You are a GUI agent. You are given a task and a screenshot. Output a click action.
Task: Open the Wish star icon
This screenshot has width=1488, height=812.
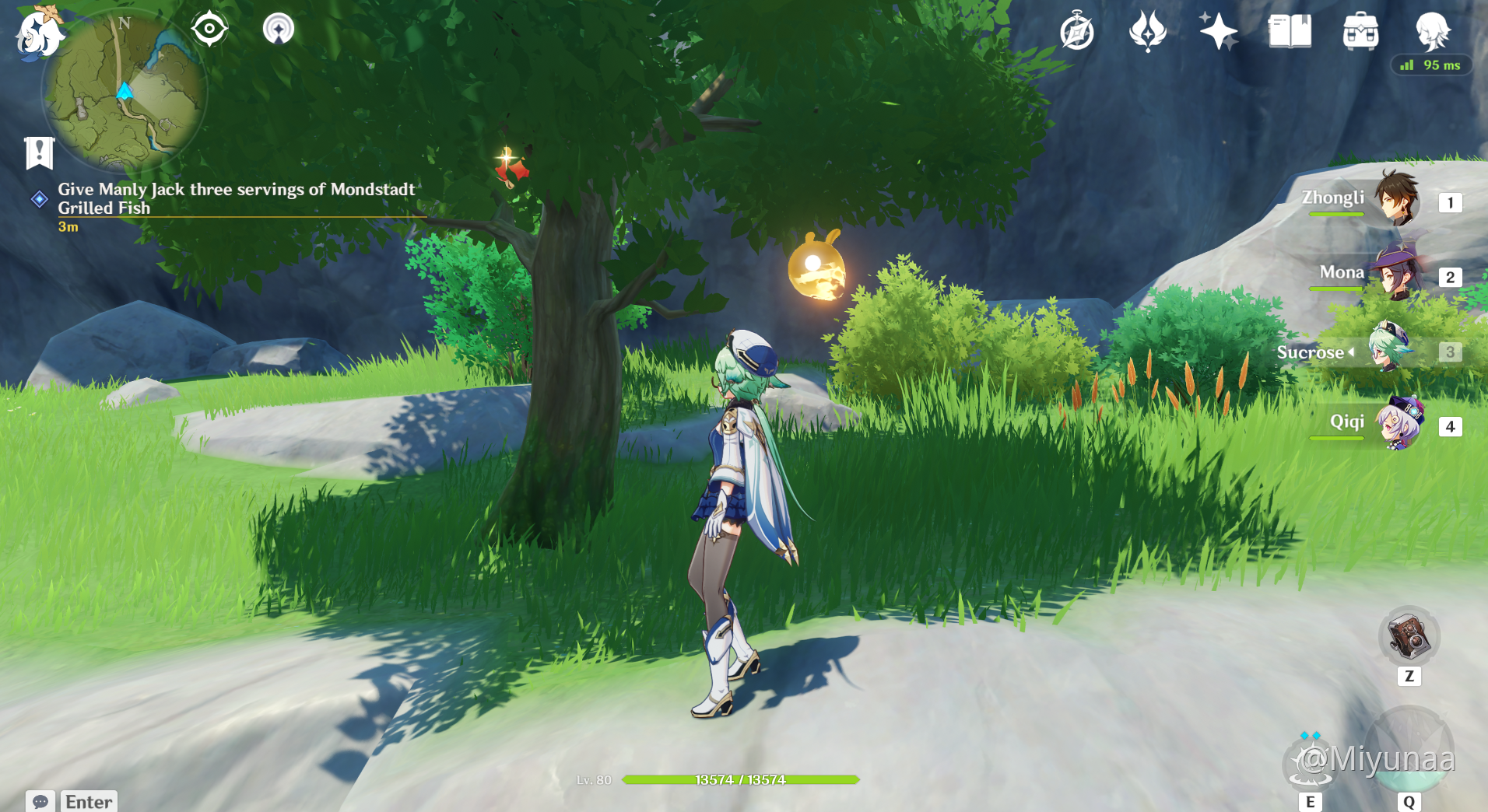[x=1218, y=32]
